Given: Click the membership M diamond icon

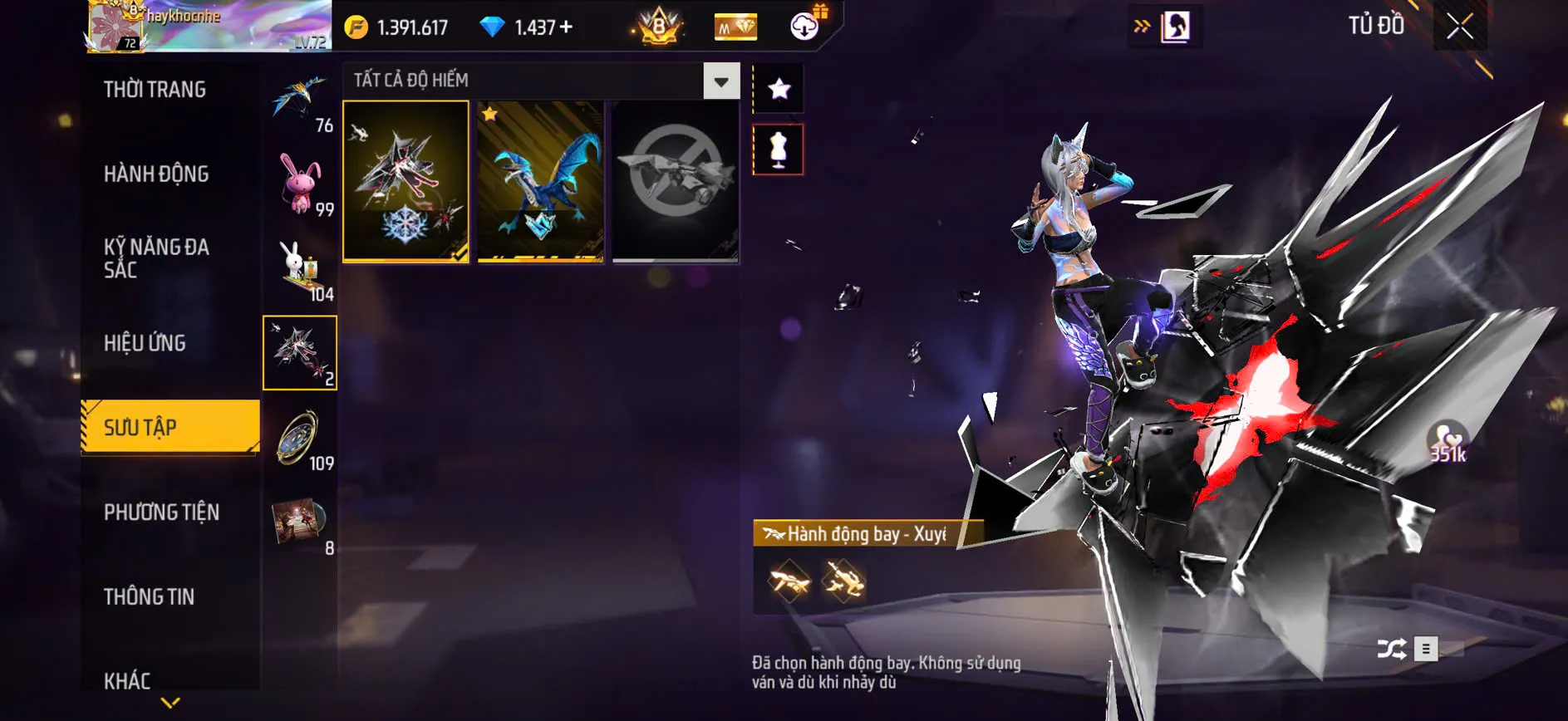Looking at the screenshot, I should pos(735,26).
